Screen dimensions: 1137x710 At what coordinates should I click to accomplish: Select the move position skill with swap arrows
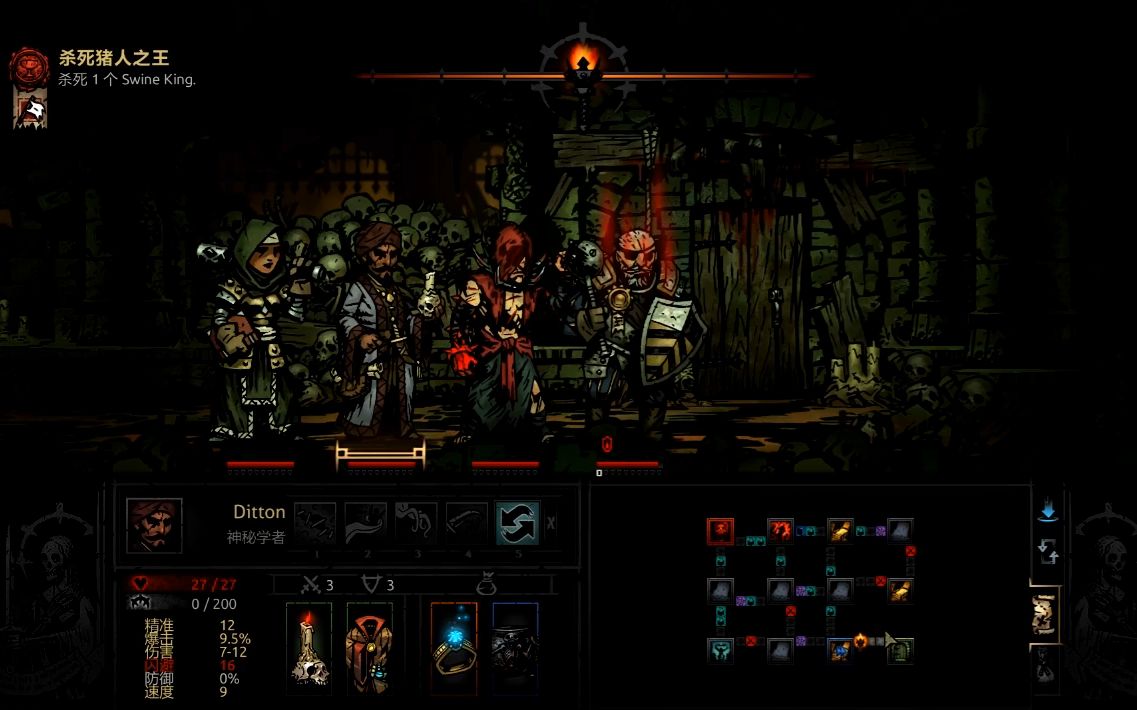coord(518,522)
